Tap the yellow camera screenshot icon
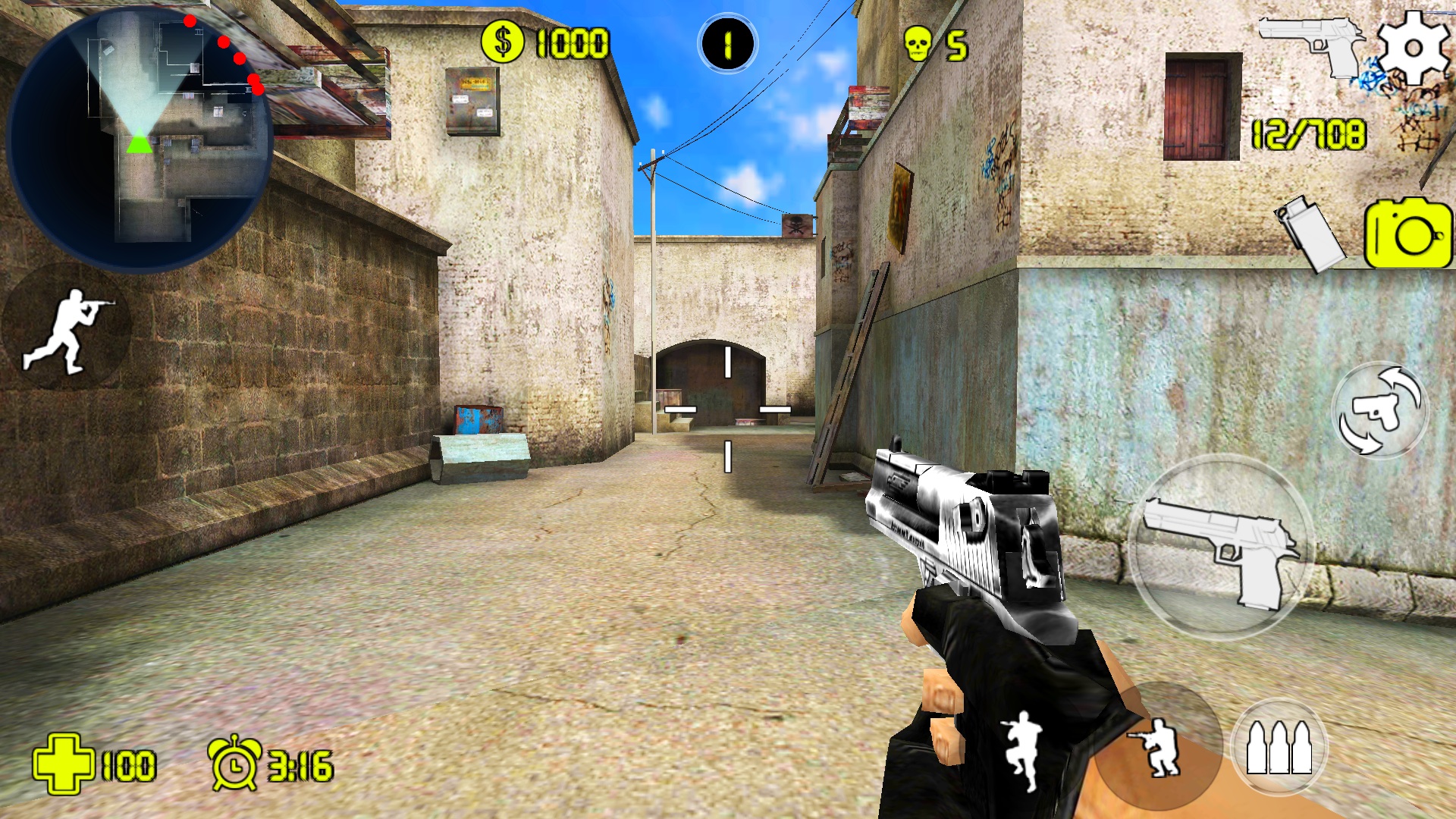This screenshot has width=1456, height=819. [1407, 235]
